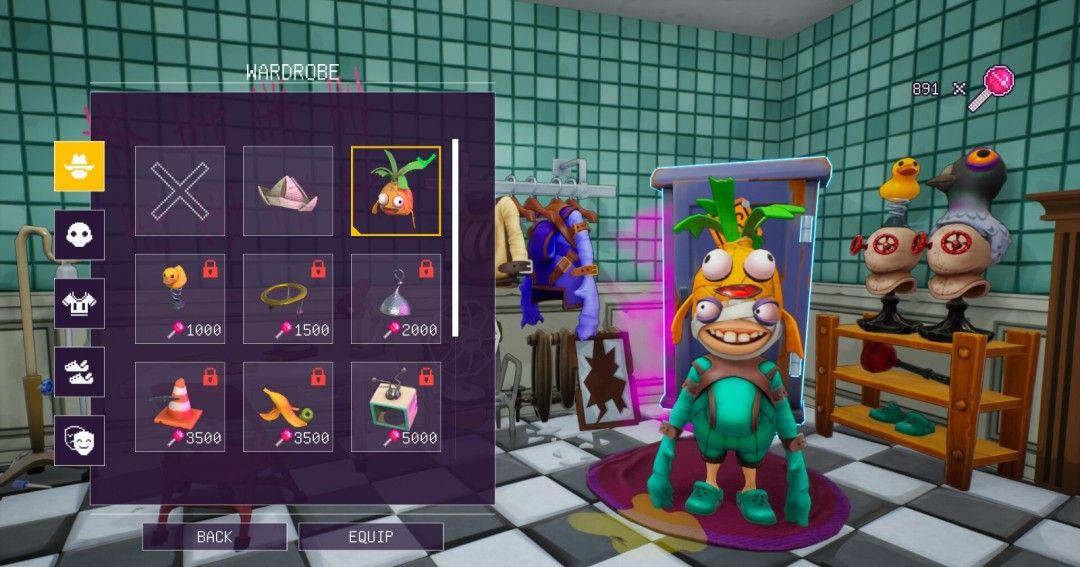Choose the empty X no-hat slot
This screenshot has width=1080, height=567.
tap(180, 191)
